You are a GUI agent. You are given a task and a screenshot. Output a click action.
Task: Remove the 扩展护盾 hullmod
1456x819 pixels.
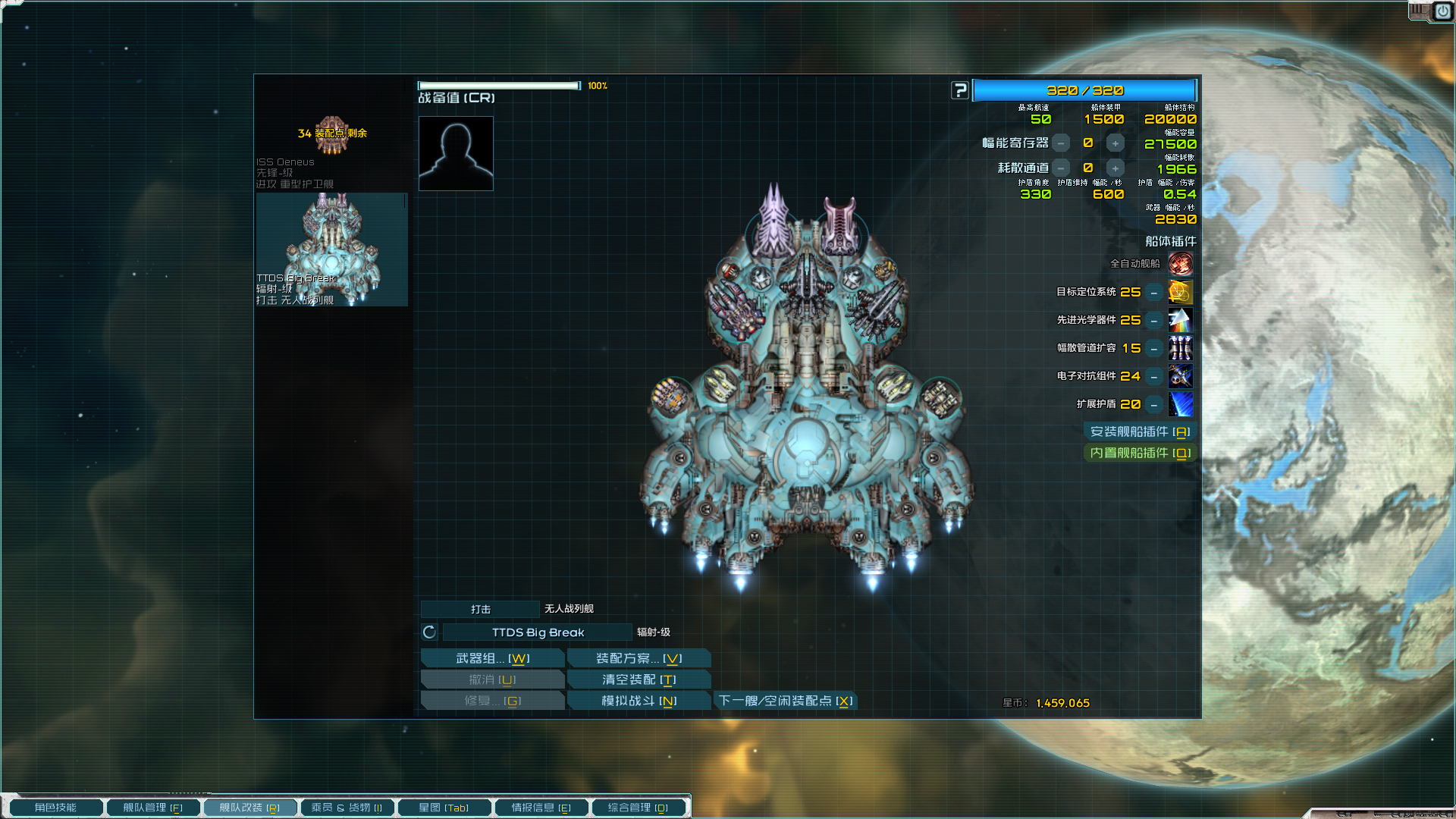1153,405
